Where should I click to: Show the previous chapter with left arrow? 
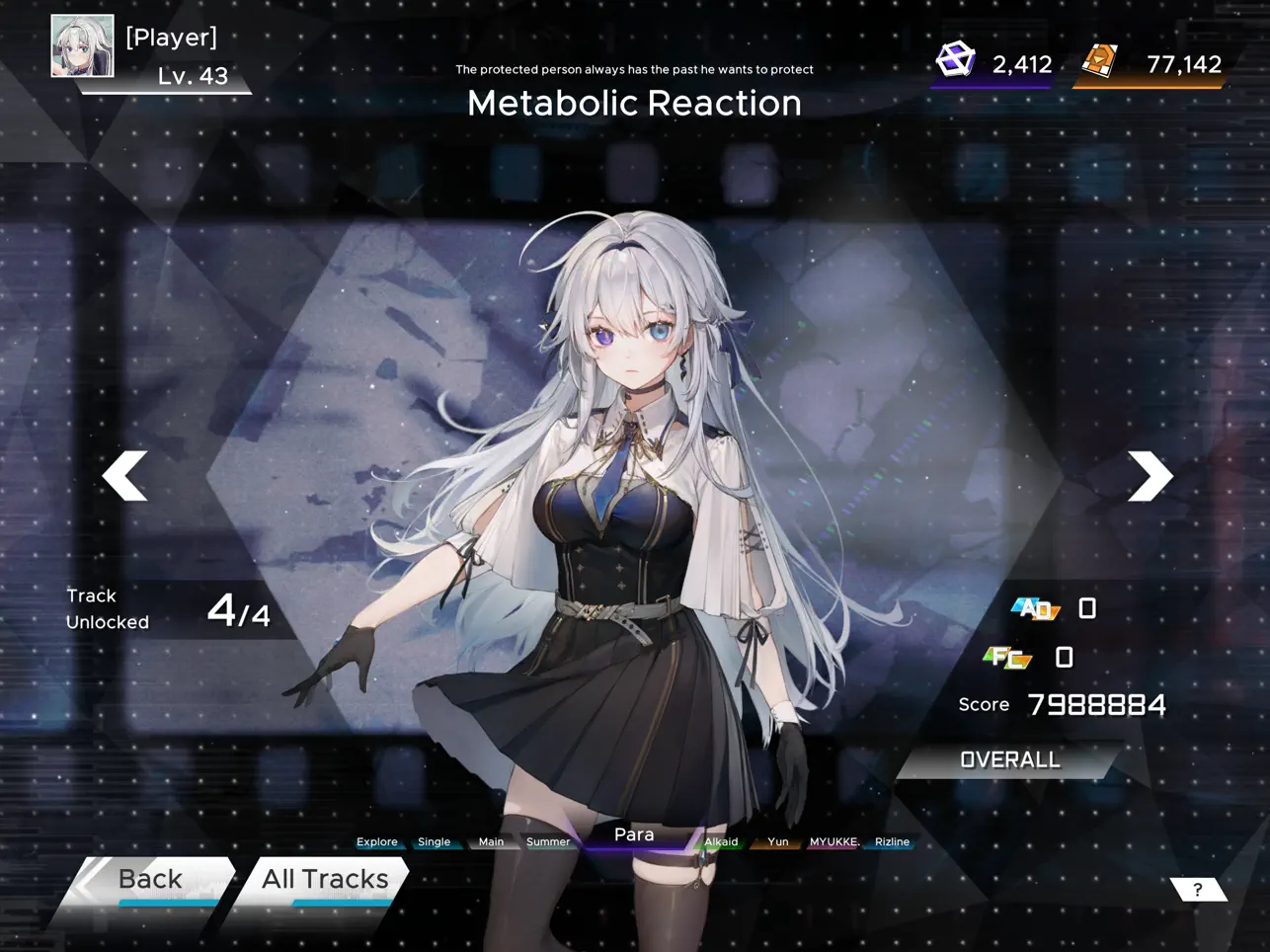[x=125, y=476]
